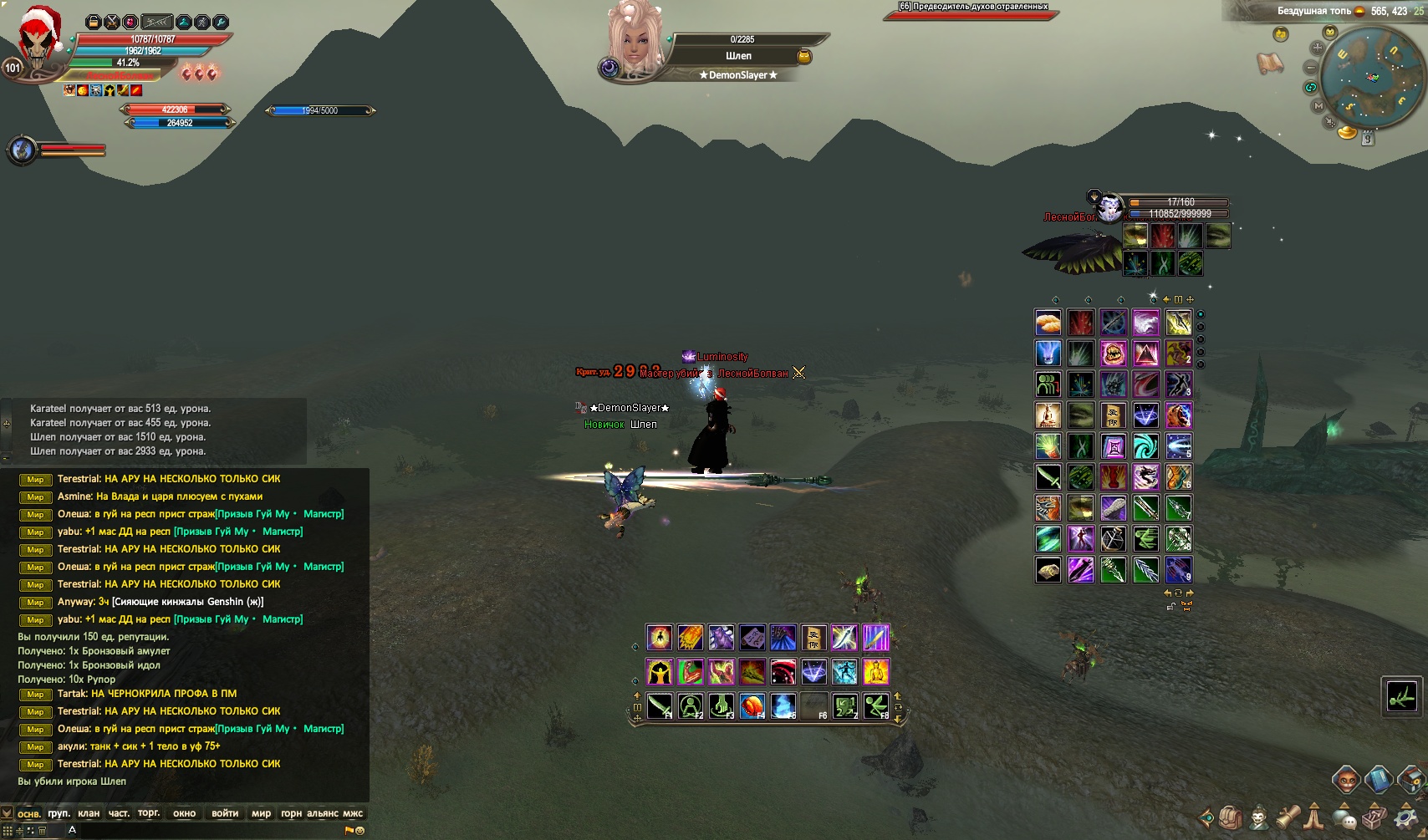Select the Шлен target portrait

635,39
